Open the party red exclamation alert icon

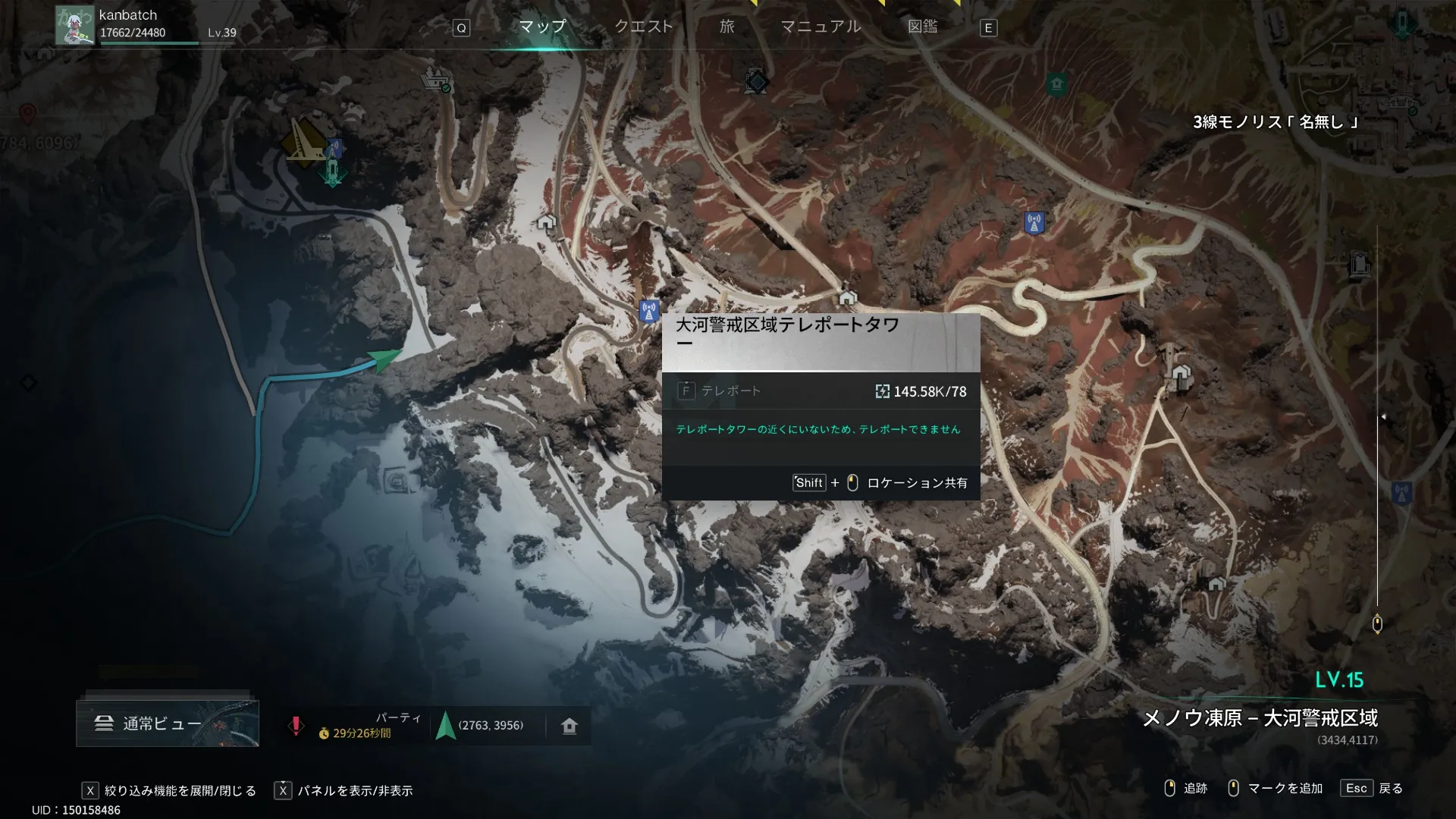pos(296,726)
